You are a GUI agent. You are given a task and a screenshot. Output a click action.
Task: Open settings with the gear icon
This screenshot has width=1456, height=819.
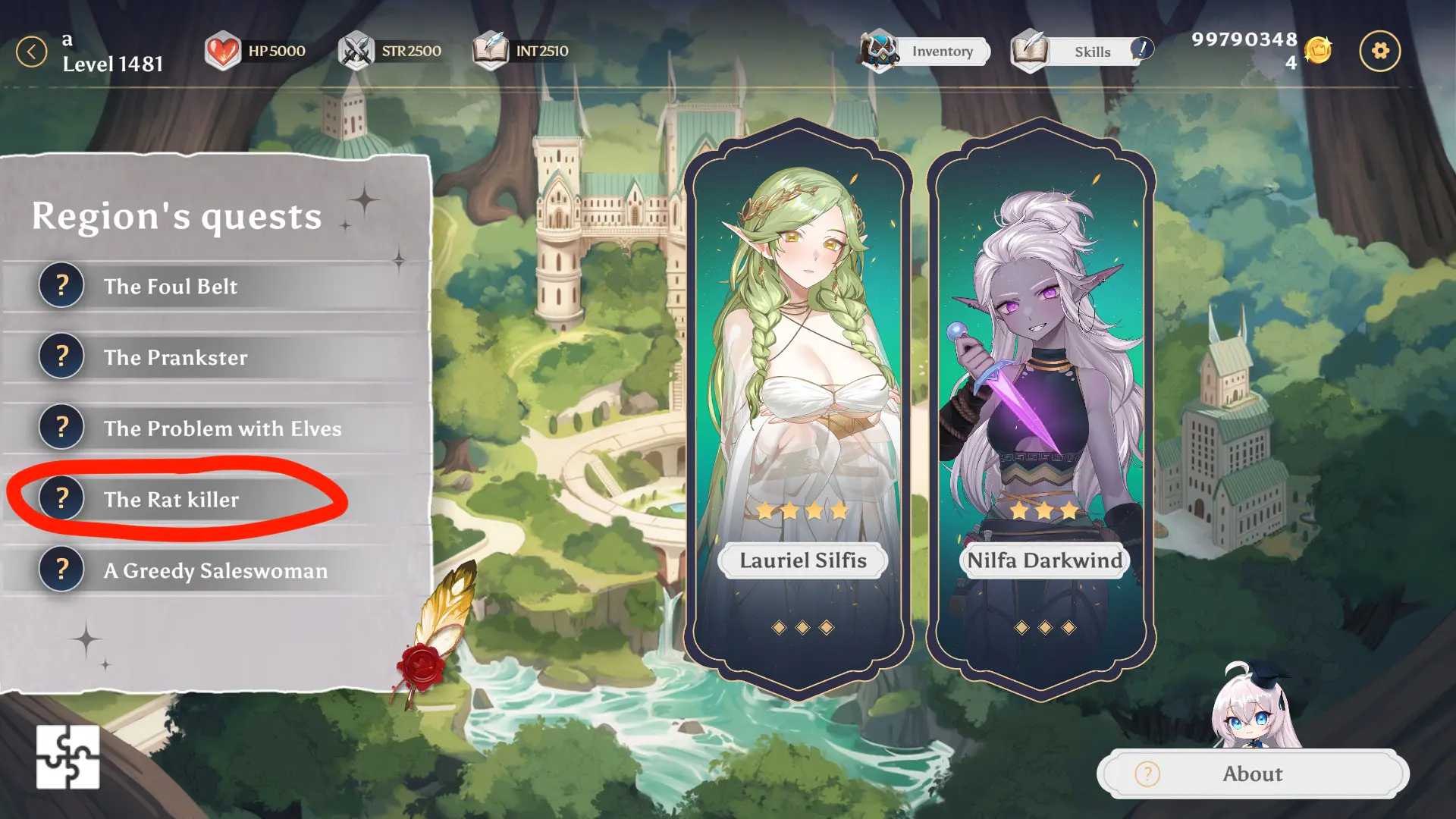click(x=1379, y=52)
